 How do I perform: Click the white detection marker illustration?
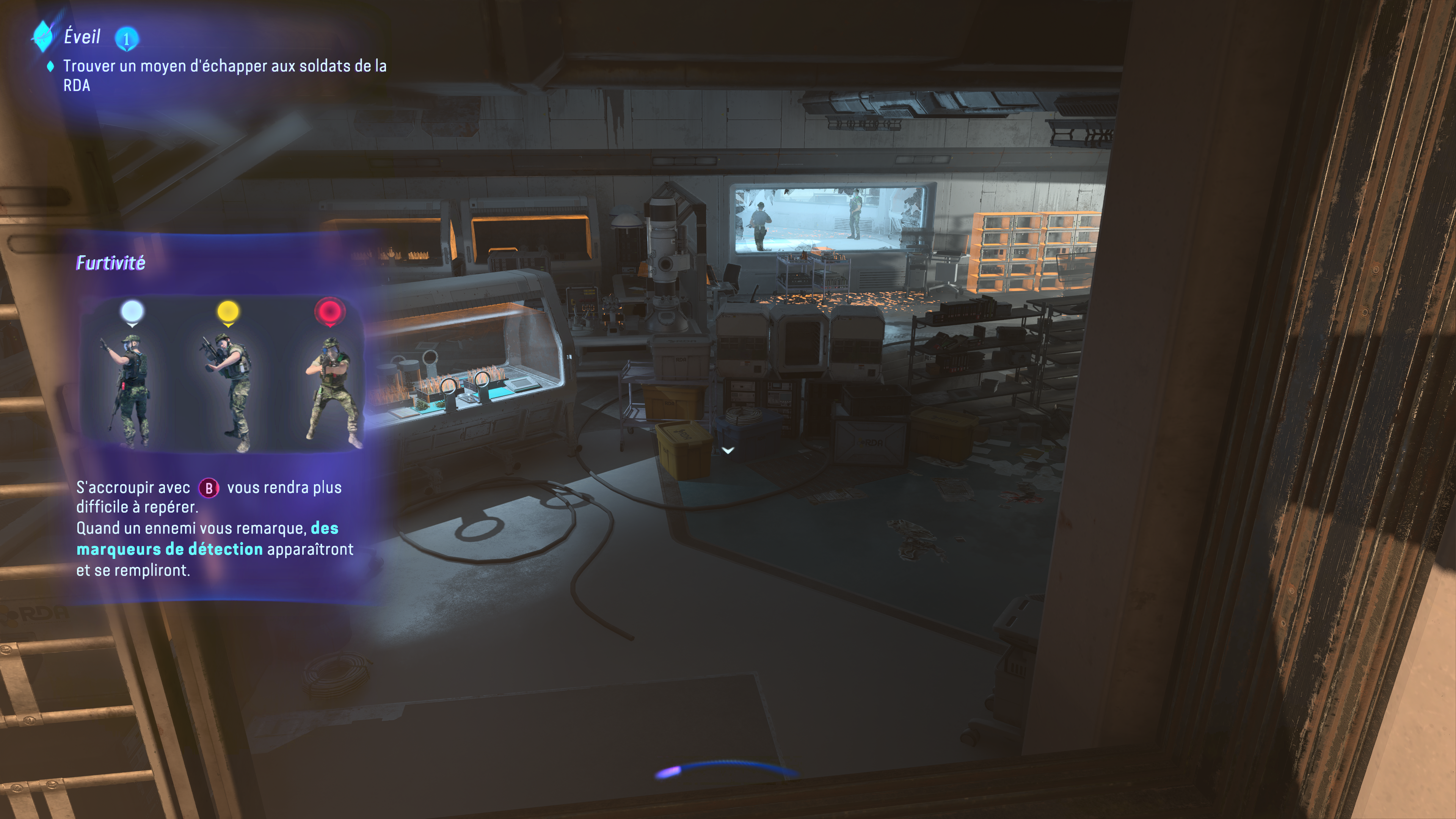point(132,312)
